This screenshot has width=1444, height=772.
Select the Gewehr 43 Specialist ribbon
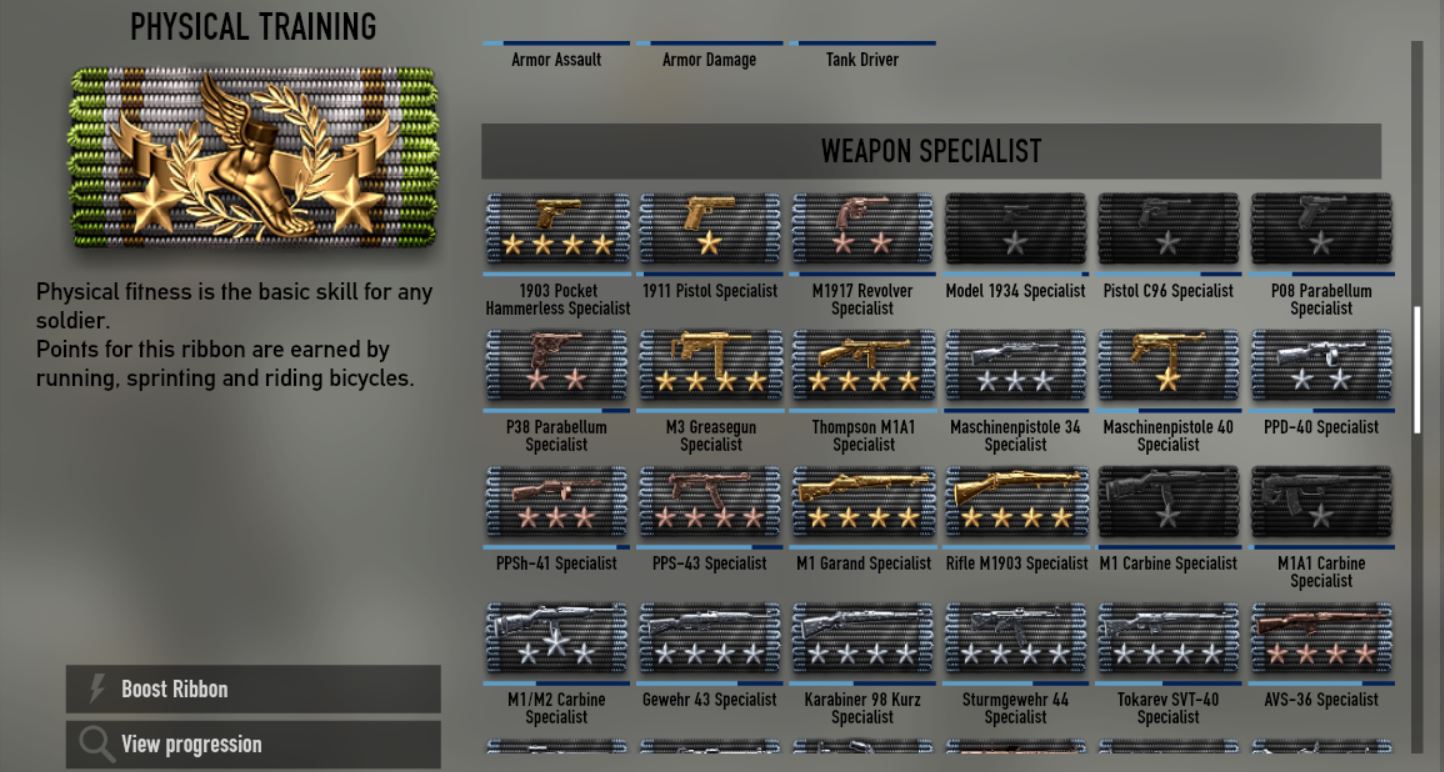tap(710, 638)
